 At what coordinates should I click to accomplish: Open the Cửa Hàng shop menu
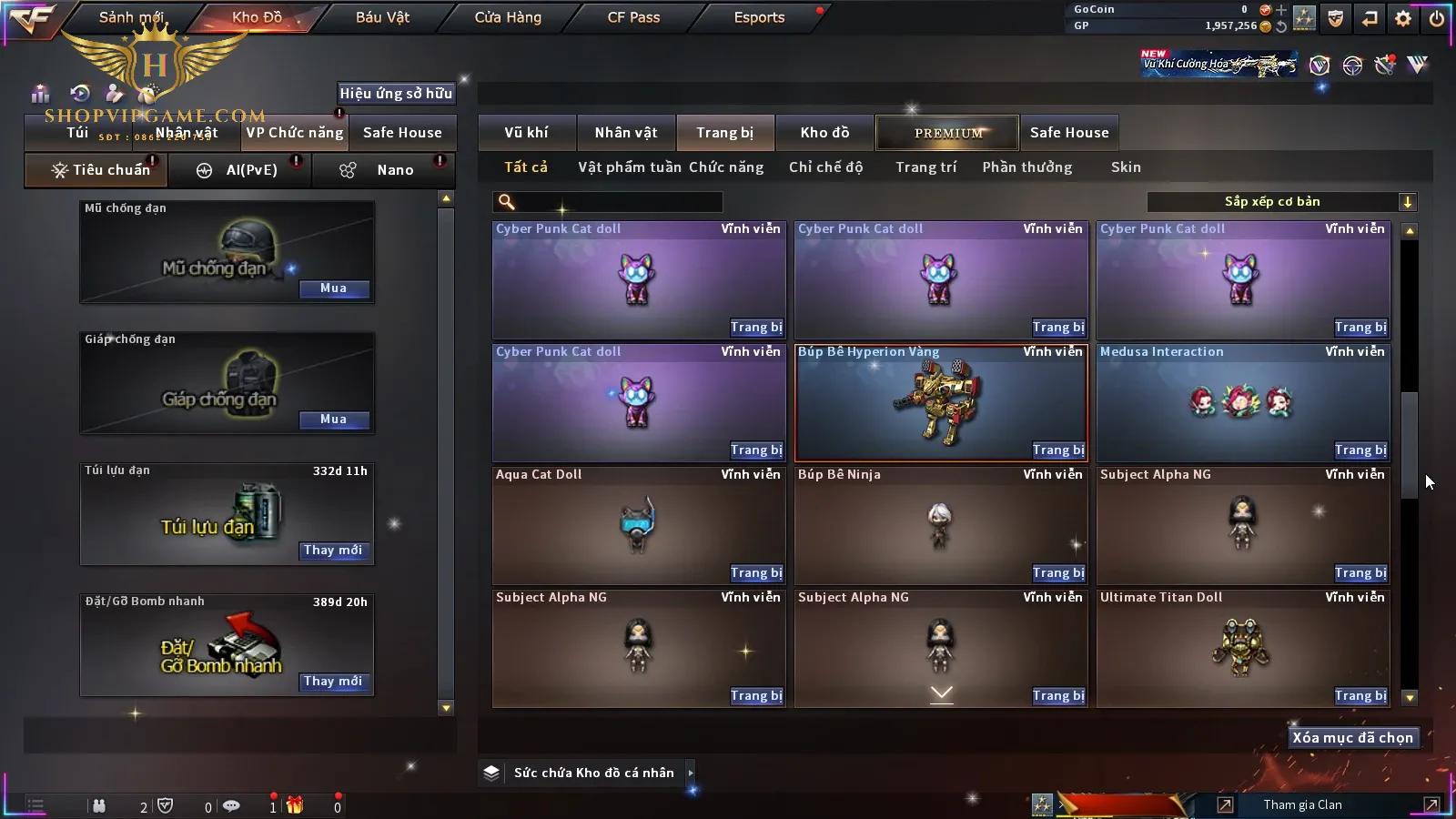[508, 17]
